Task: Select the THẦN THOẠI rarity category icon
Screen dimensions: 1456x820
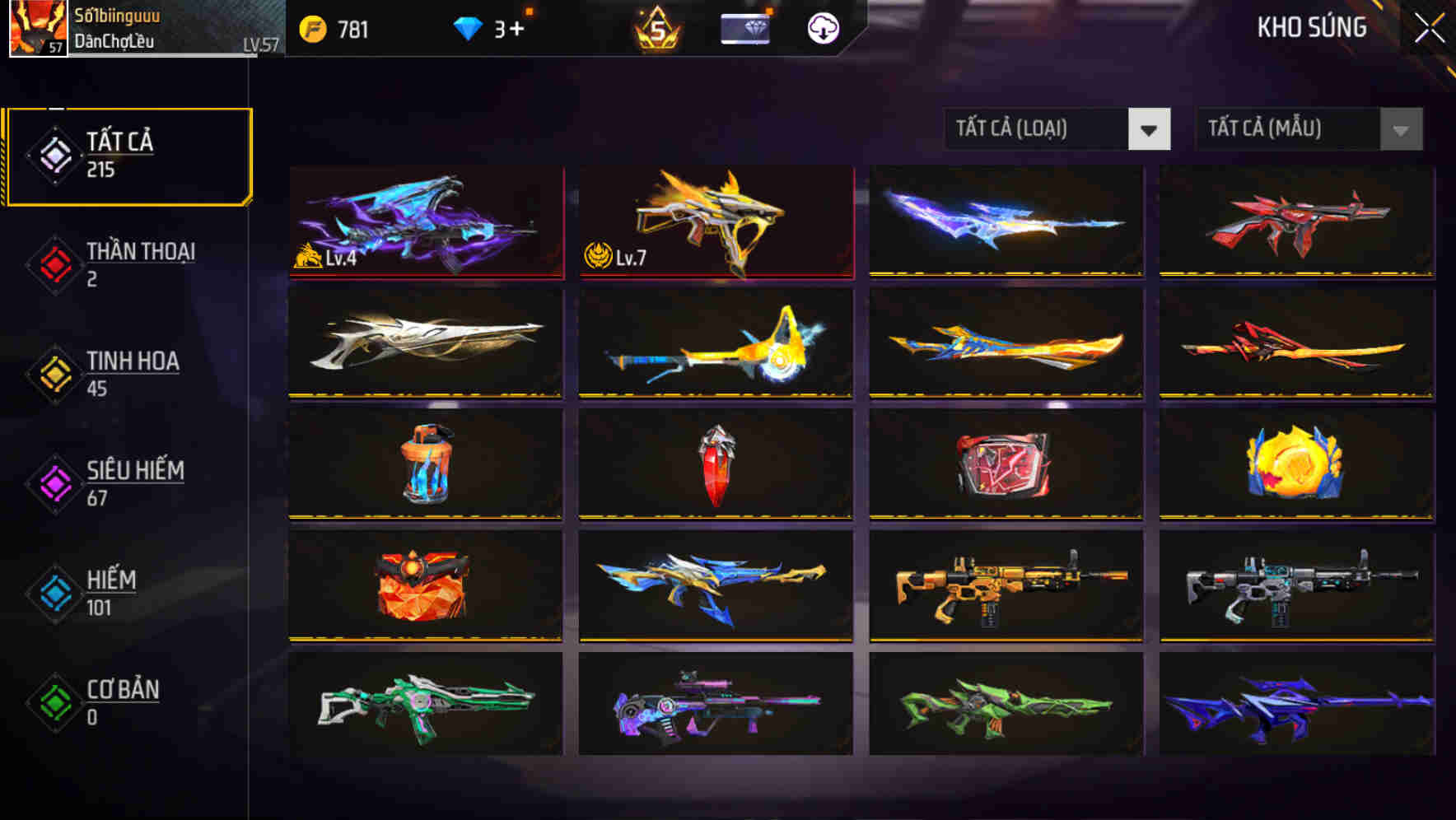Action: click(x=53, y=265)
